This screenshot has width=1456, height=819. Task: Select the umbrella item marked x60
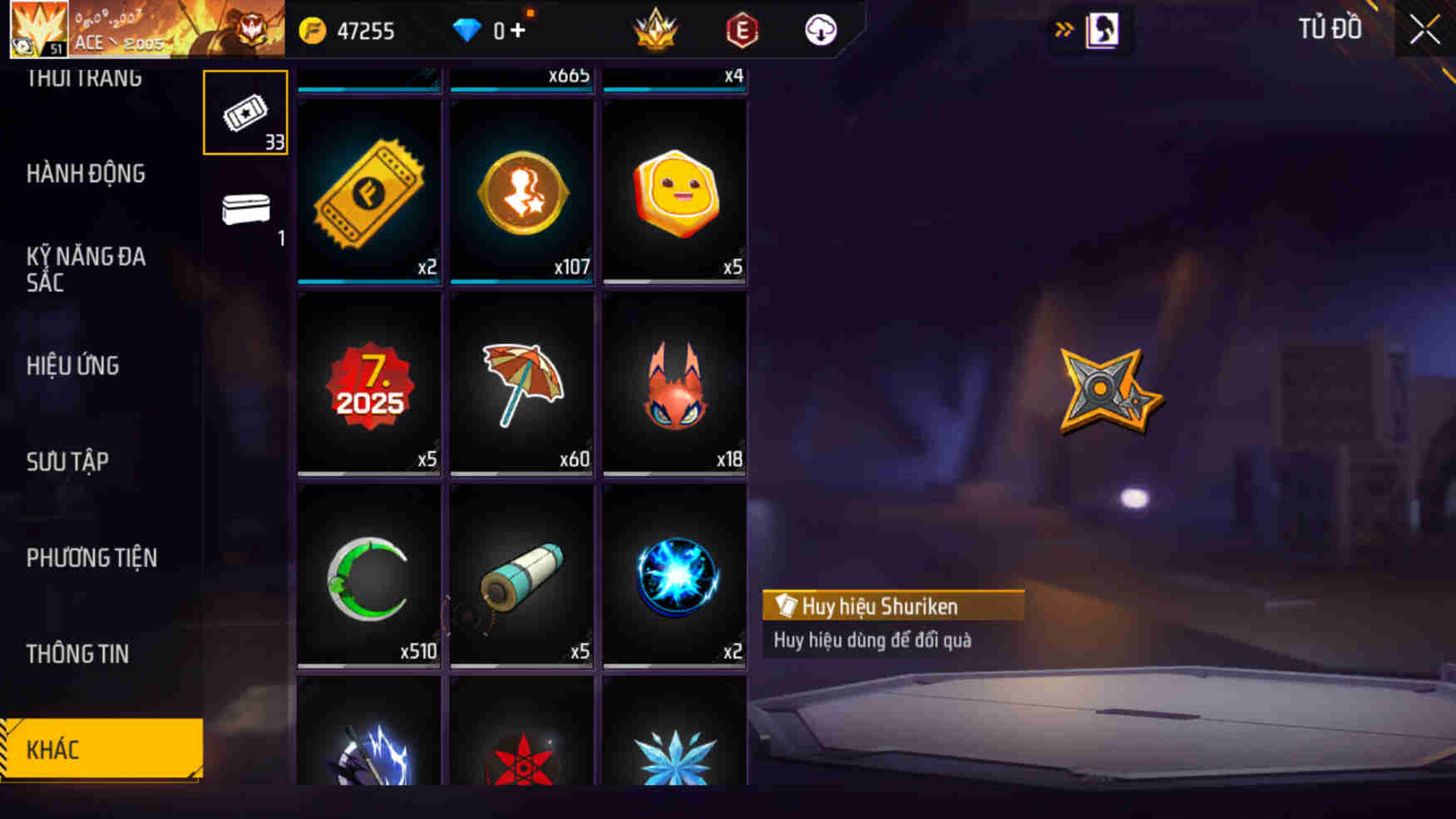[521, 384]
